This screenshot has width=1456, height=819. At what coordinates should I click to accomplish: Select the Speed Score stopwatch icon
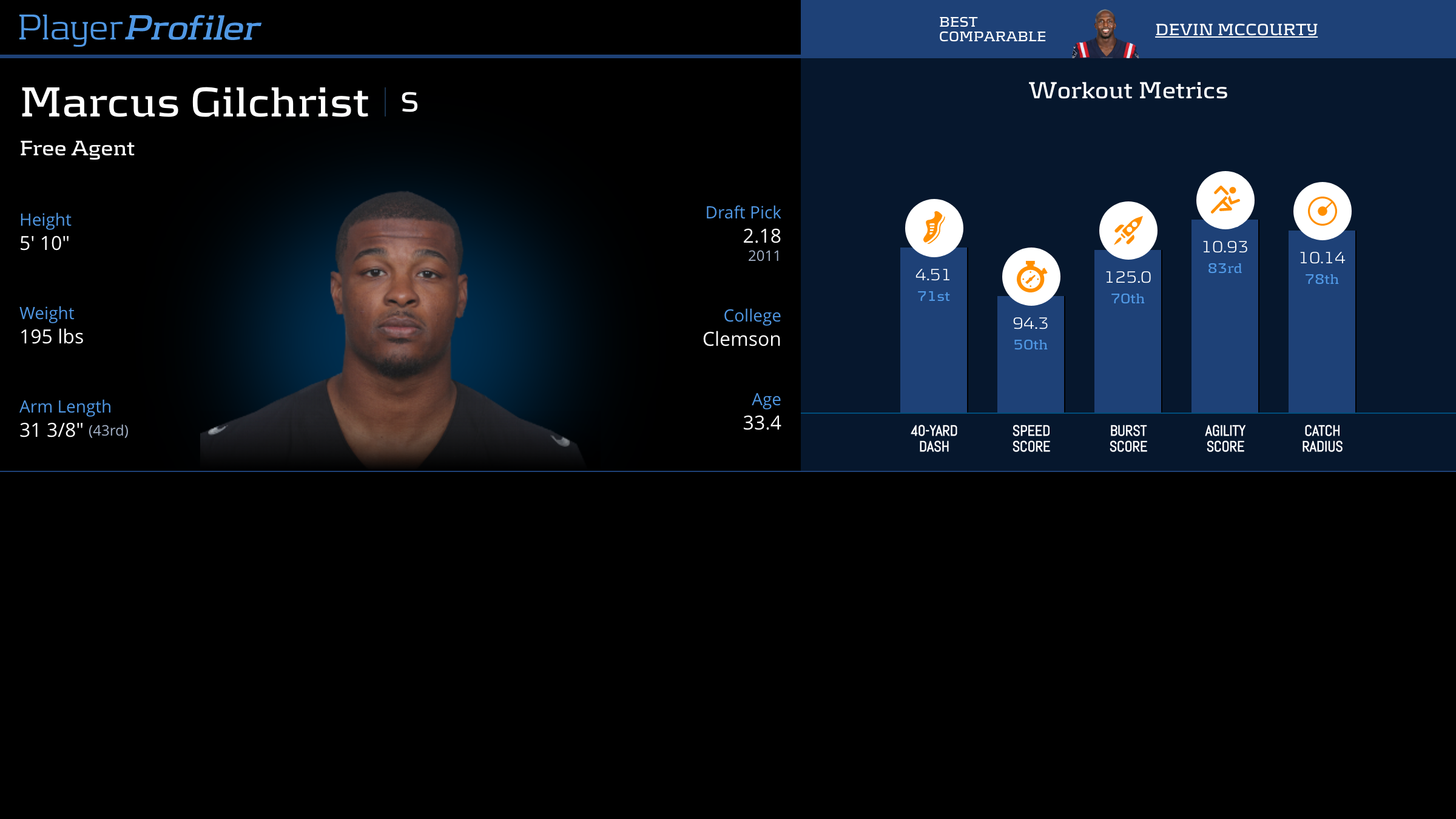click(1031, 277)
